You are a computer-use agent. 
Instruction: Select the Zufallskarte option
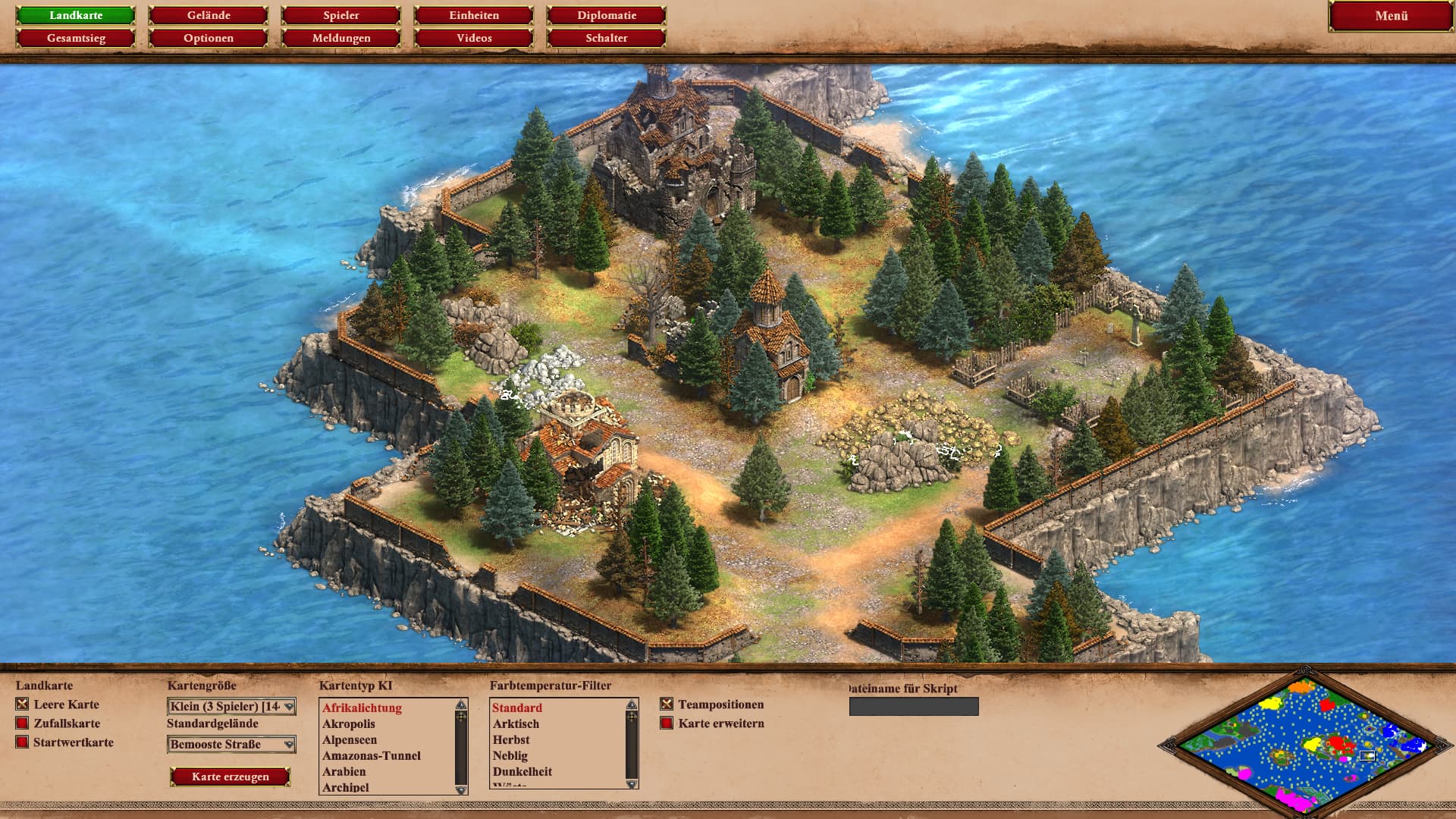(23, 723)
